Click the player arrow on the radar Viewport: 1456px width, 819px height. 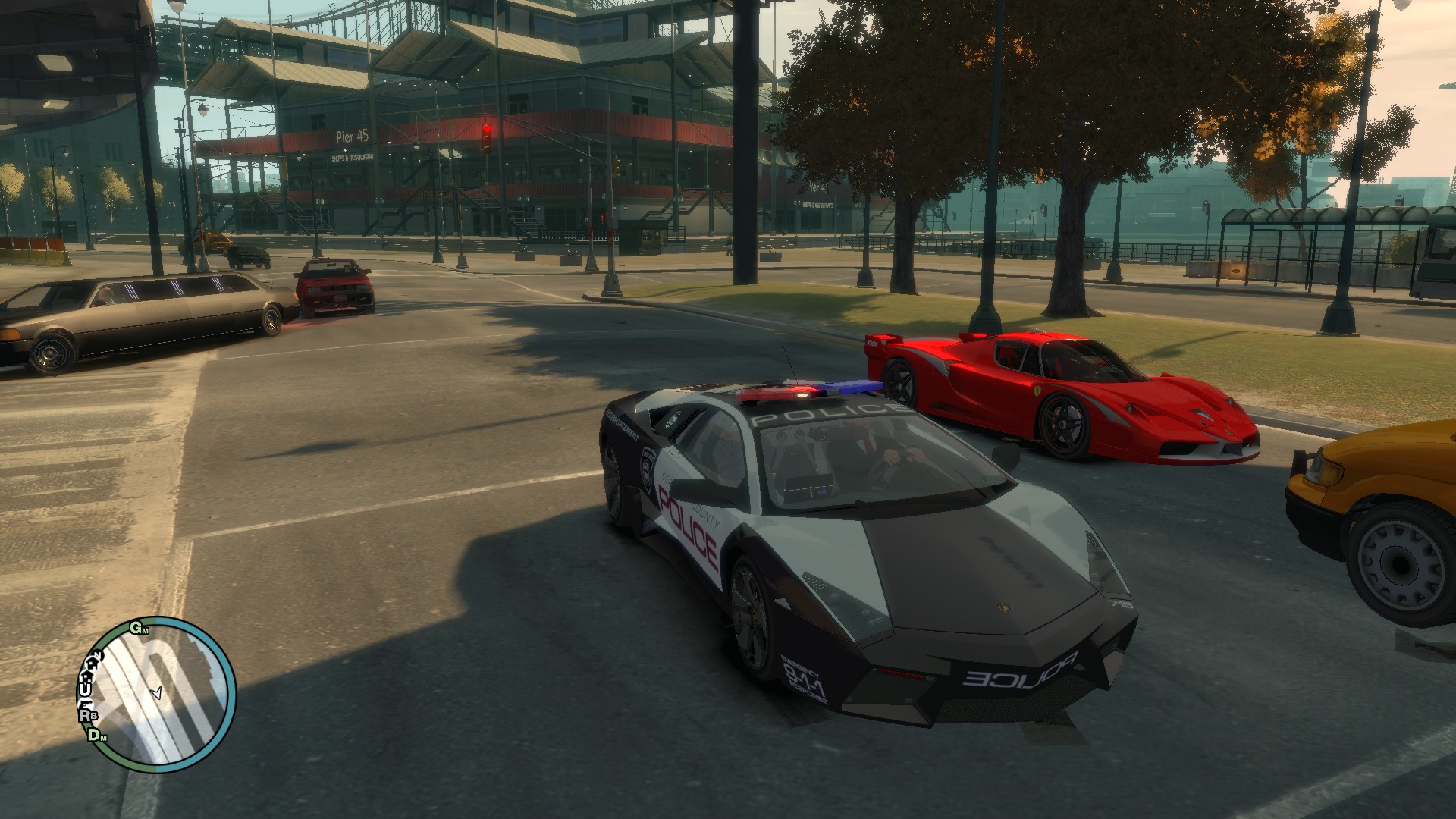click(x=157, y=692)
